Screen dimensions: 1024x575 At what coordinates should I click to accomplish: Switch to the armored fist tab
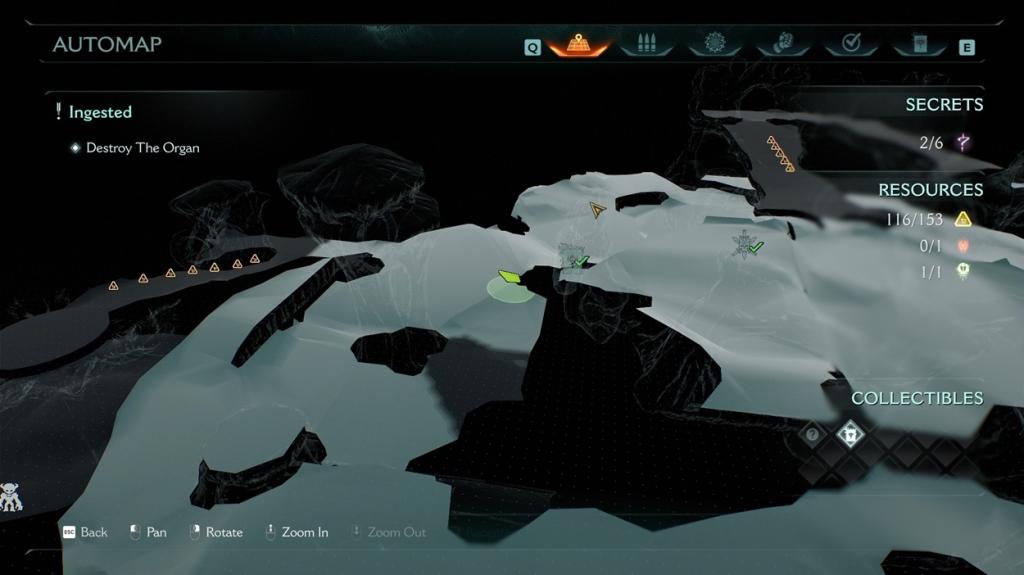point(783,44)
